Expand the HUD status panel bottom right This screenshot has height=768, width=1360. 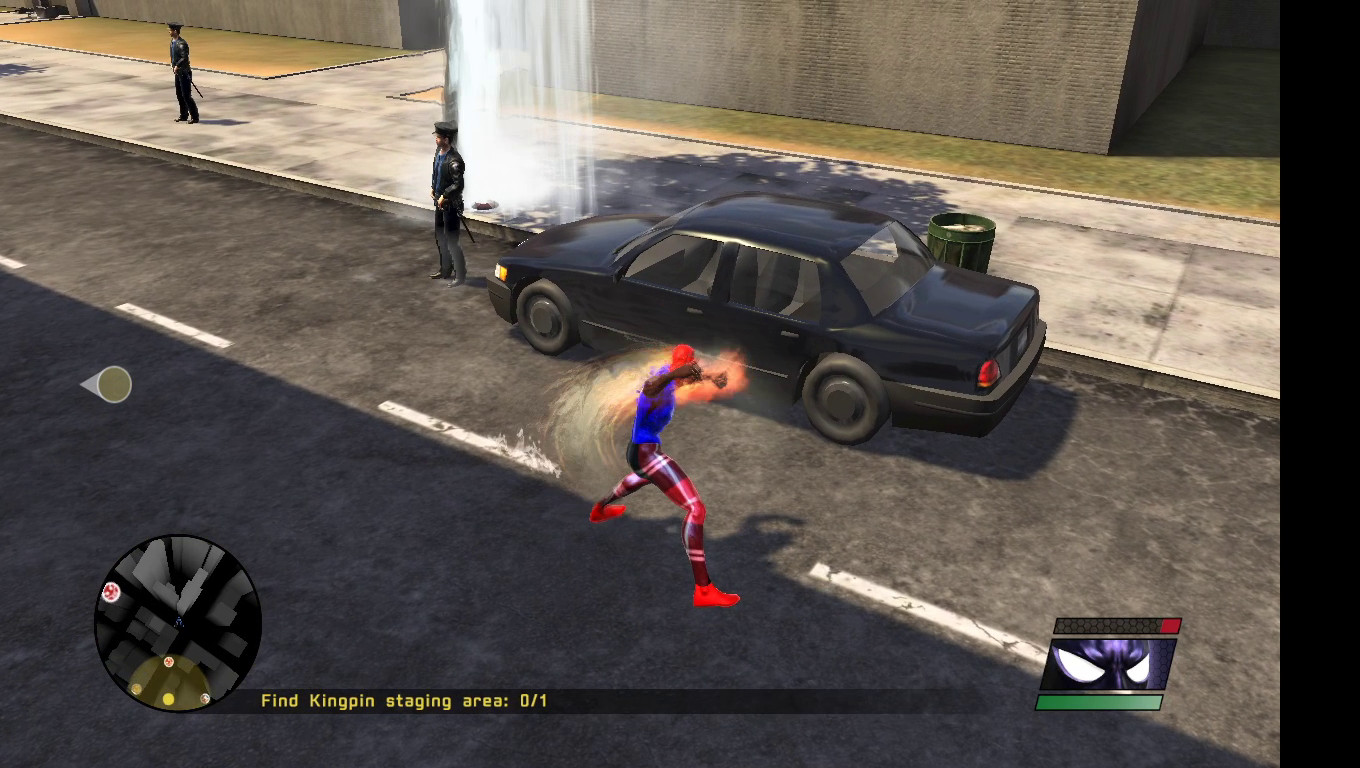(1110, 663)
